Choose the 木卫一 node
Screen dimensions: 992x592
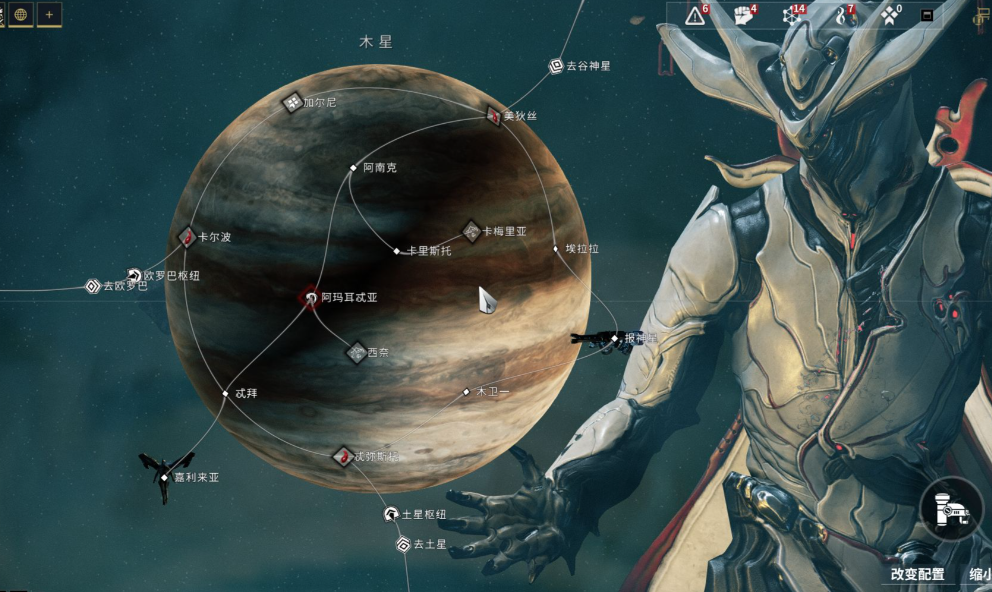[x=466, y=392]
